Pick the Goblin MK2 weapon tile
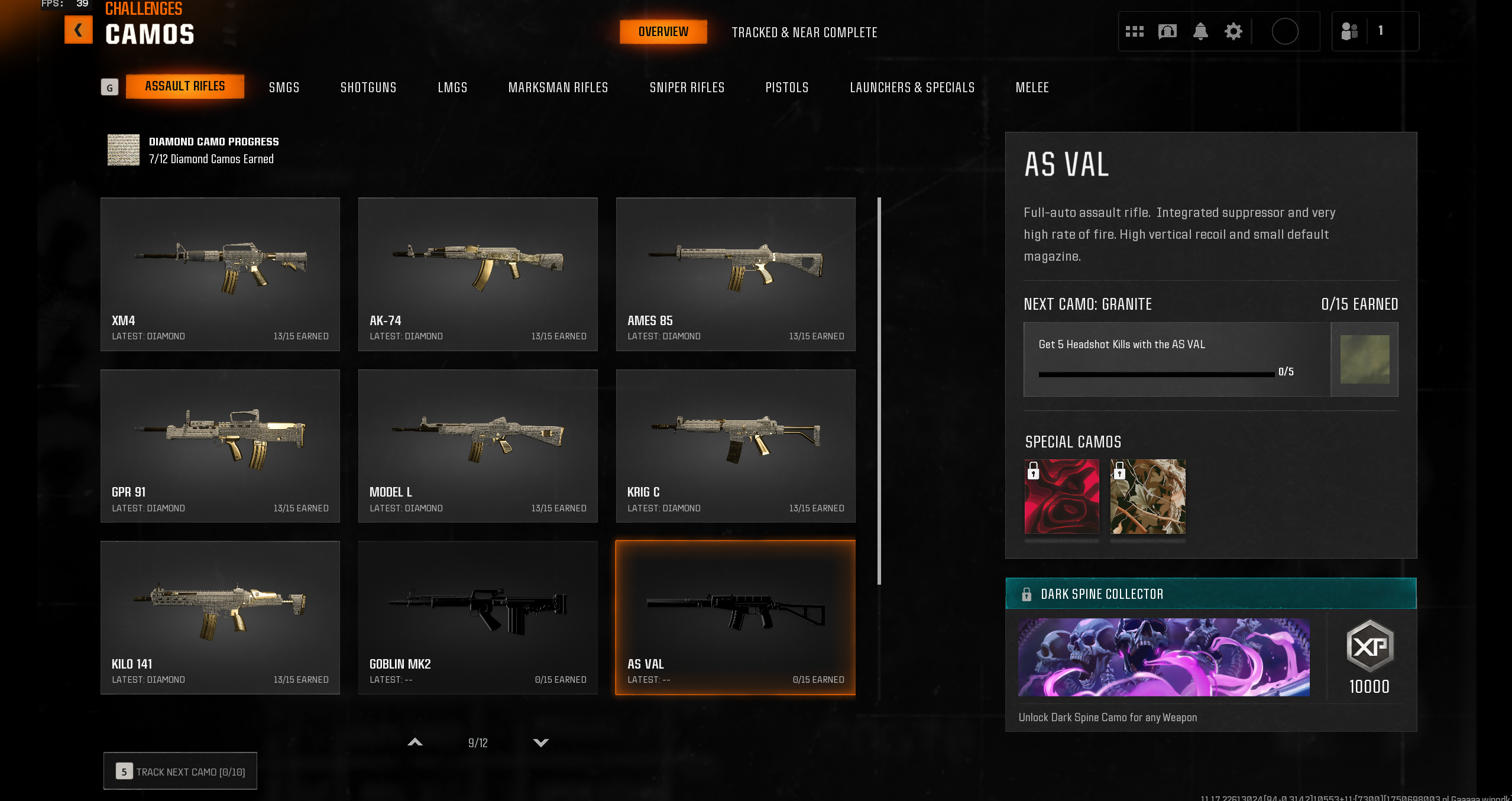 (478, 617)
